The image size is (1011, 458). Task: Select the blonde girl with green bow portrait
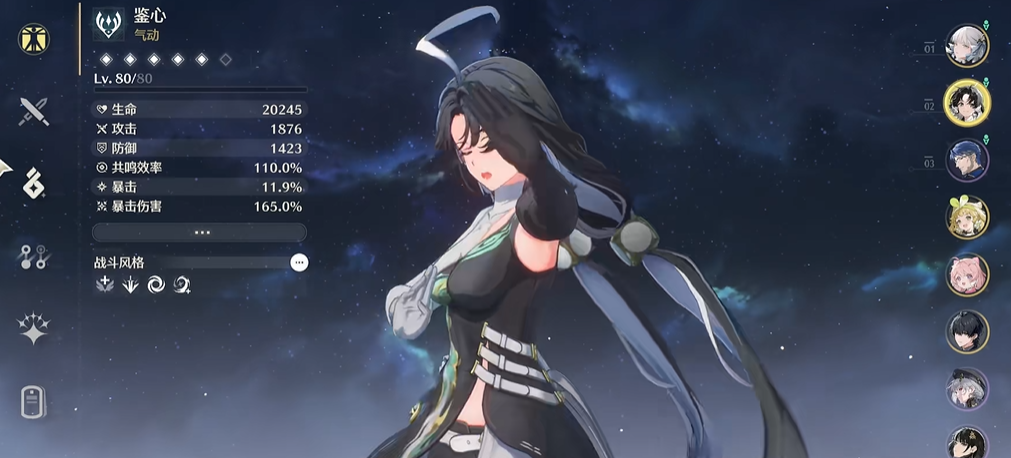[x=967, y=217]
